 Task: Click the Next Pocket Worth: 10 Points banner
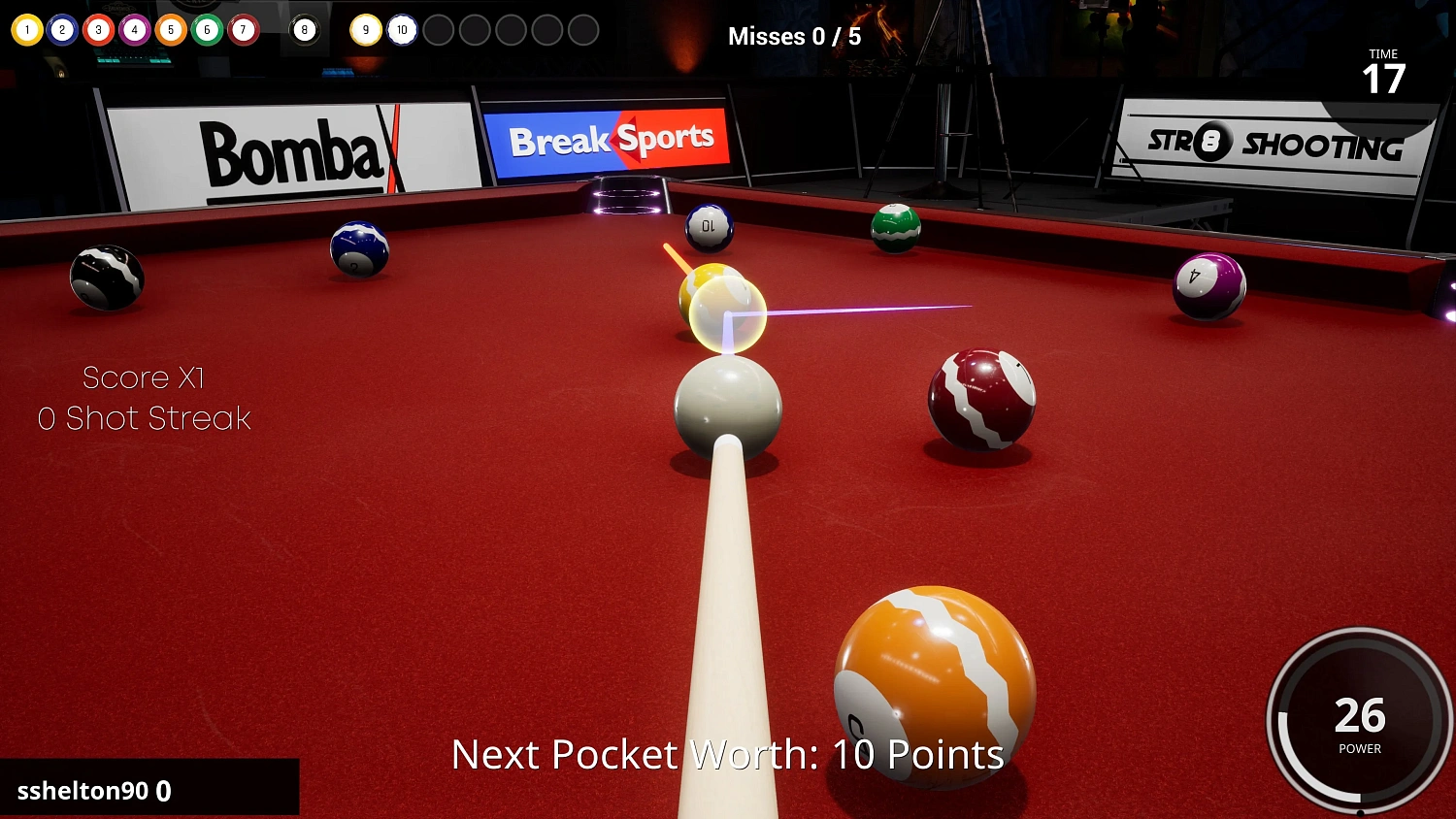728,754
